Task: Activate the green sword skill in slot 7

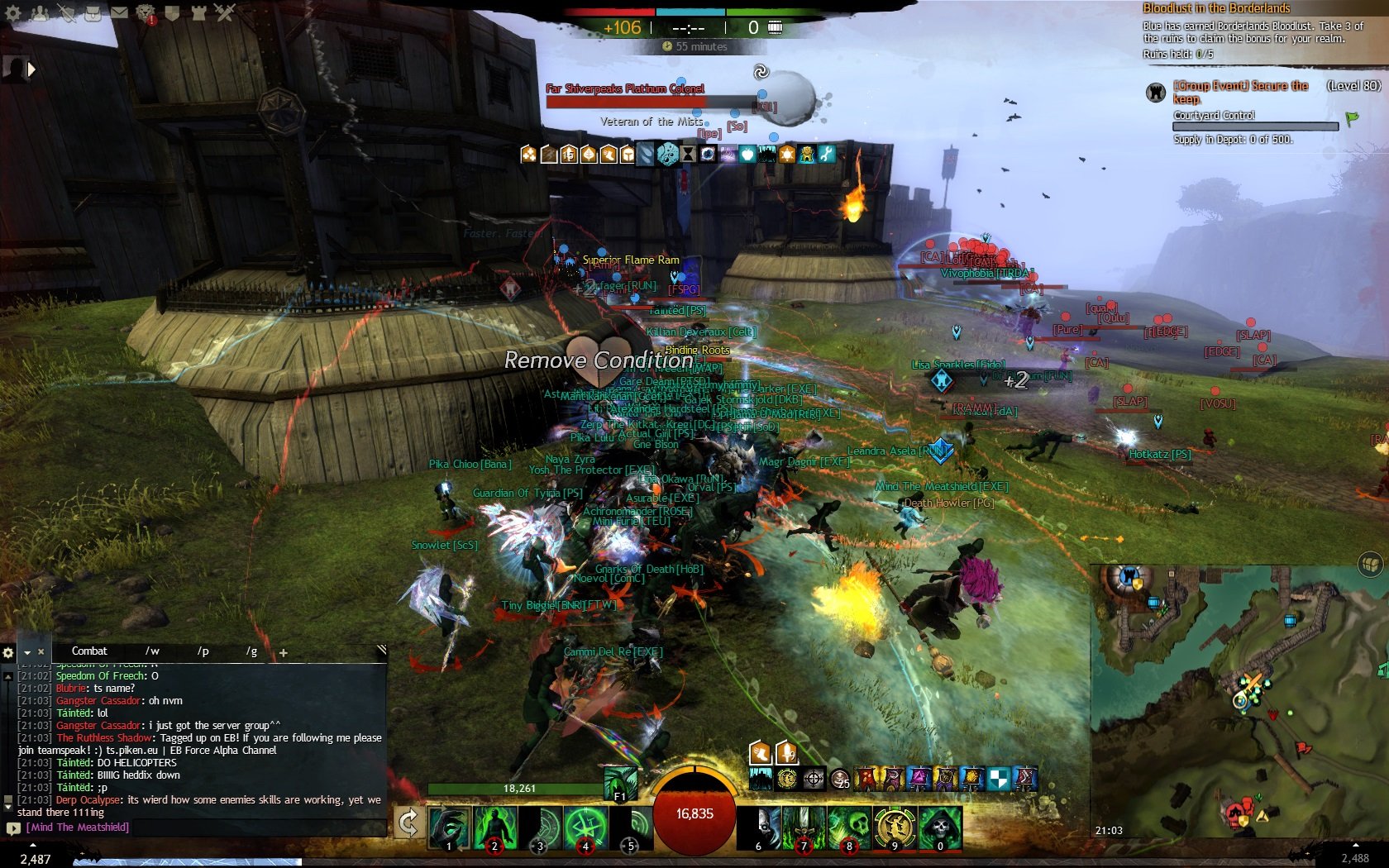Action: click(804, 827)
